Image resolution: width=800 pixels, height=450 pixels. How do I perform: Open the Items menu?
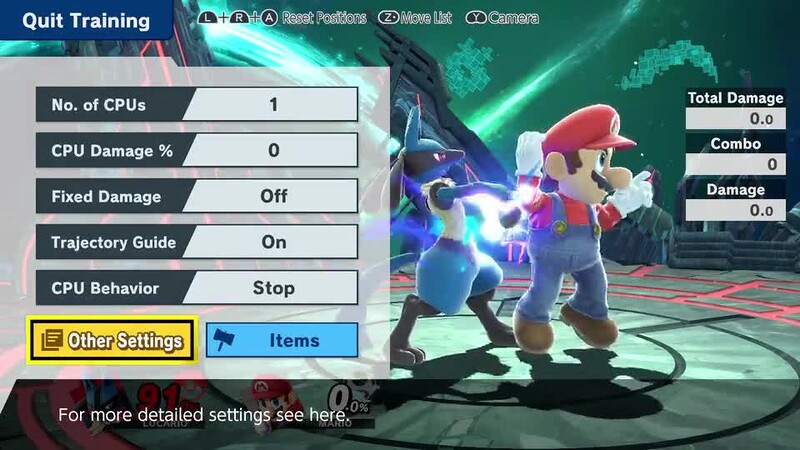(x=282, y=340)
